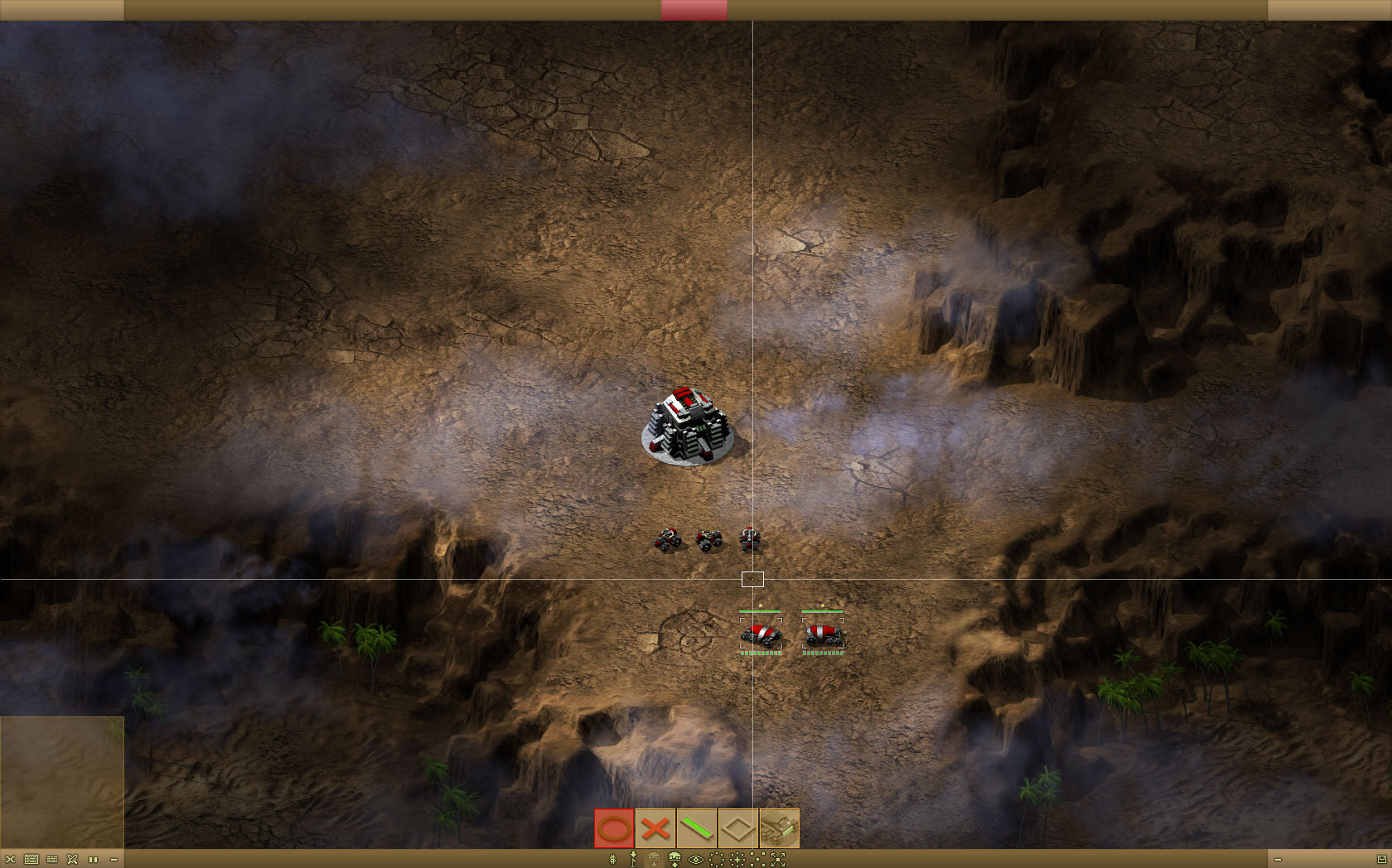Choose the red X command button
Image resolution: width=1392 pixels, height=868 pixels.
point(655,828)
